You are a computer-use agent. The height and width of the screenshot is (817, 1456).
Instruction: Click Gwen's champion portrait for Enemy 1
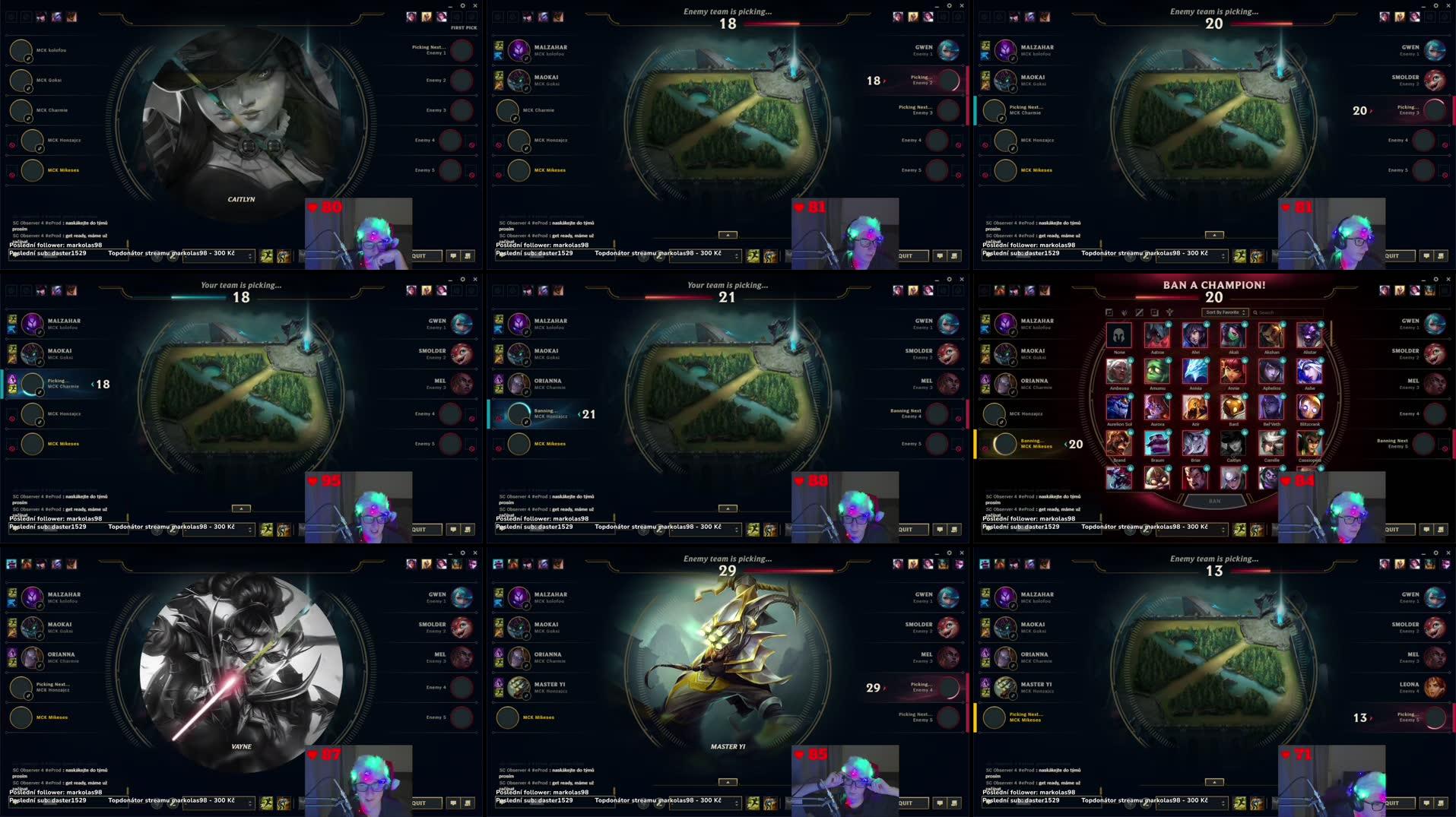point(1435,324)
